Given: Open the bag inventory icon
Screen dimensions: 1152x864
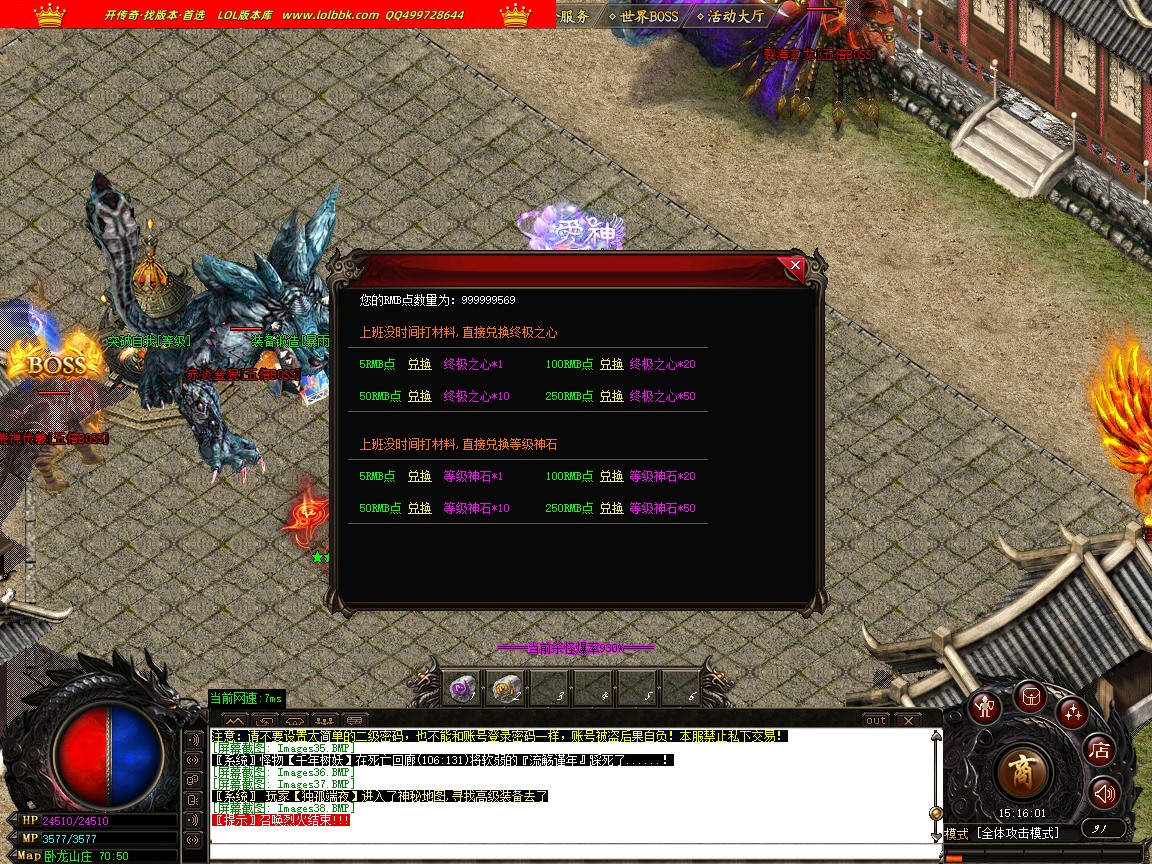Looking at the screenshot, I should tap(1030, 696).
